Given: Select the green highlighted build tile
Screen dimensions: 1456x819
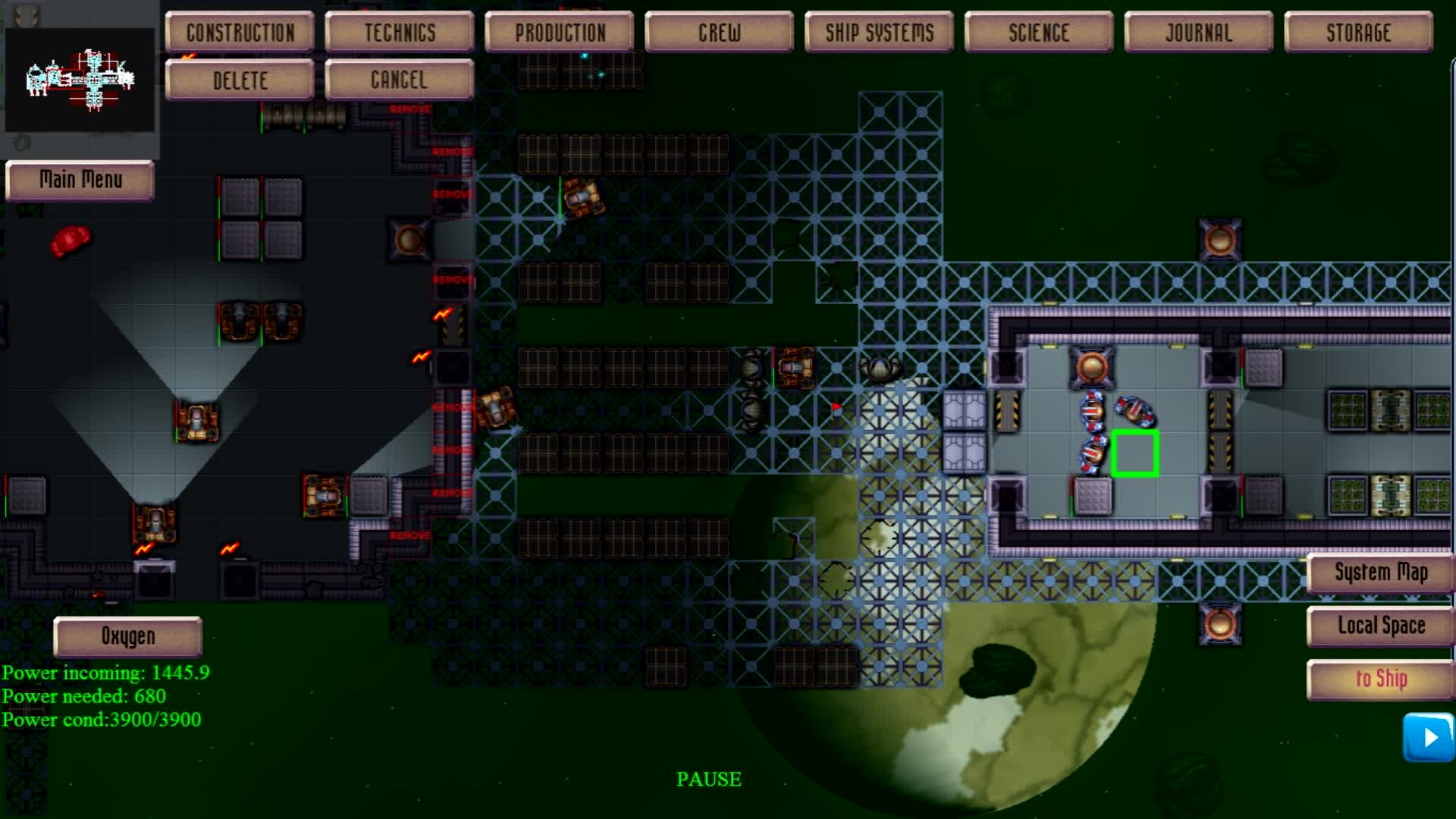Looking at the screenshot, I should pyautogui.click(x=1134, y=451).
